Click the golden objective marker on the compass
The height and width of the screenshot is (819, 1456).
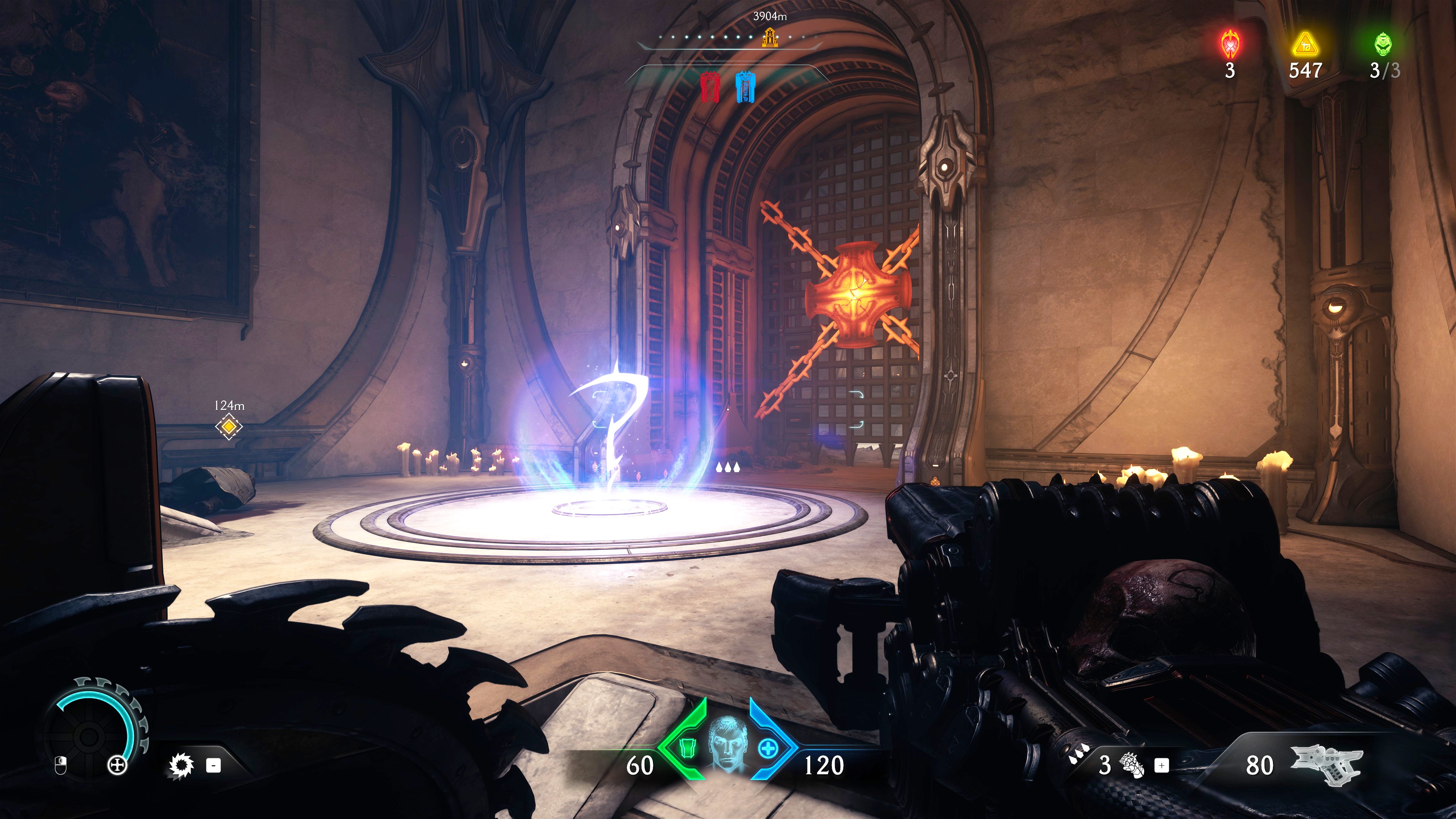click(769, 37)
